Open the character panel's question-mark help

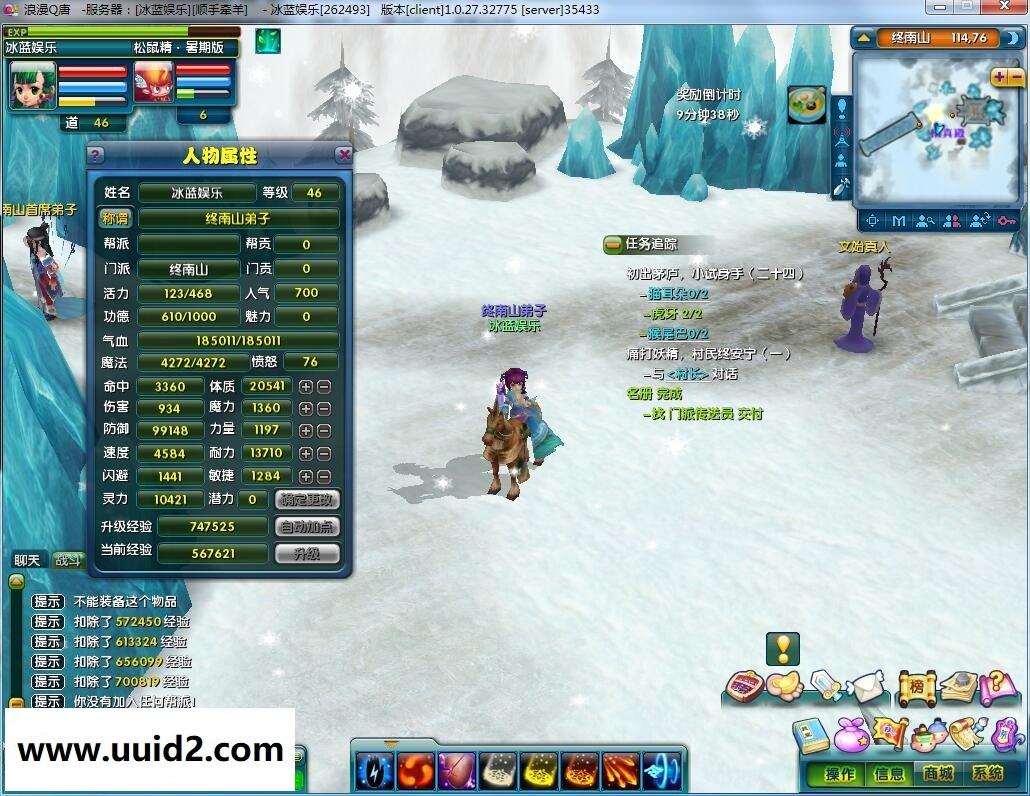[96, 155]
